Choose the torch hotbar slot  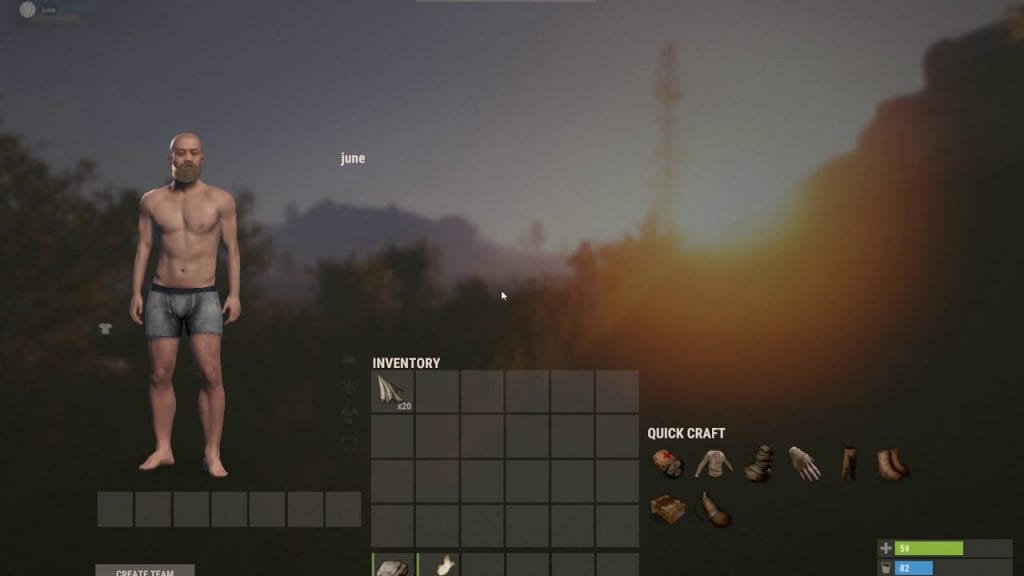tap(438, 566)
